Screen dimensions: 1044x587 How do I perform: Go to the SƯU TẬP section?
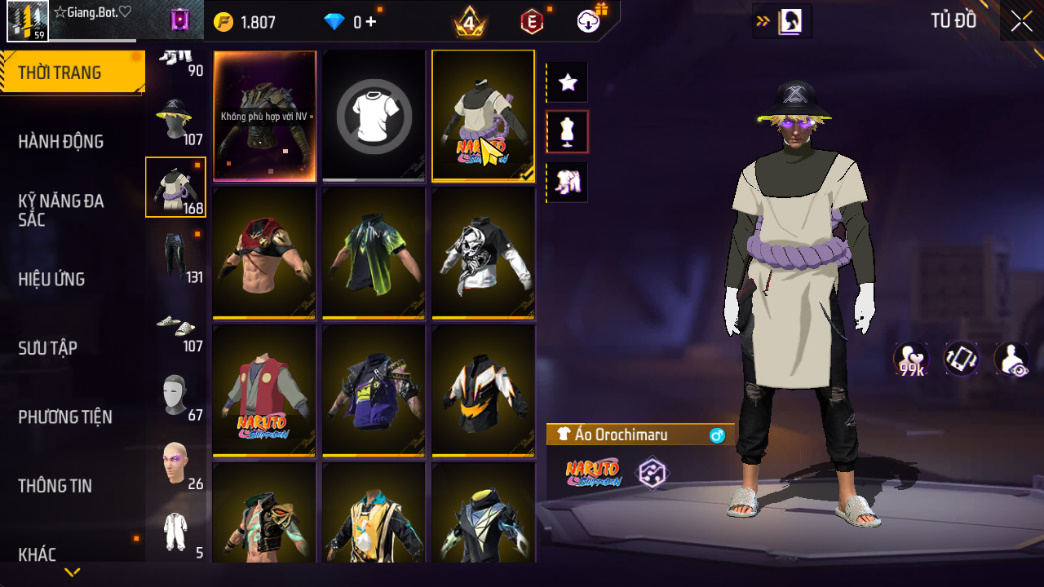pos(48,348)
